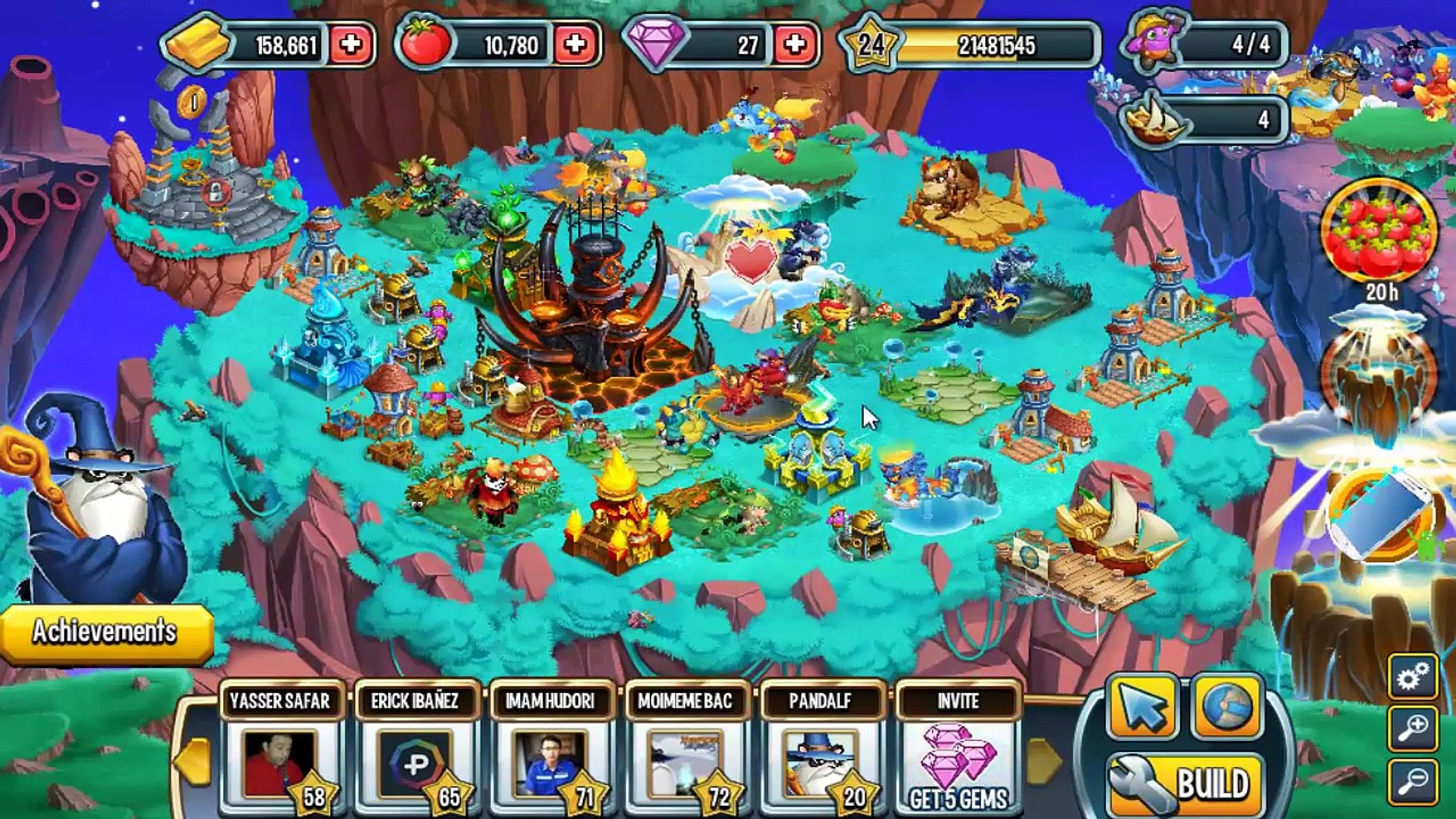This screenshot has width=1456, height=819.
Task: Show previous friends with left arrow
Action: (193, 761)
